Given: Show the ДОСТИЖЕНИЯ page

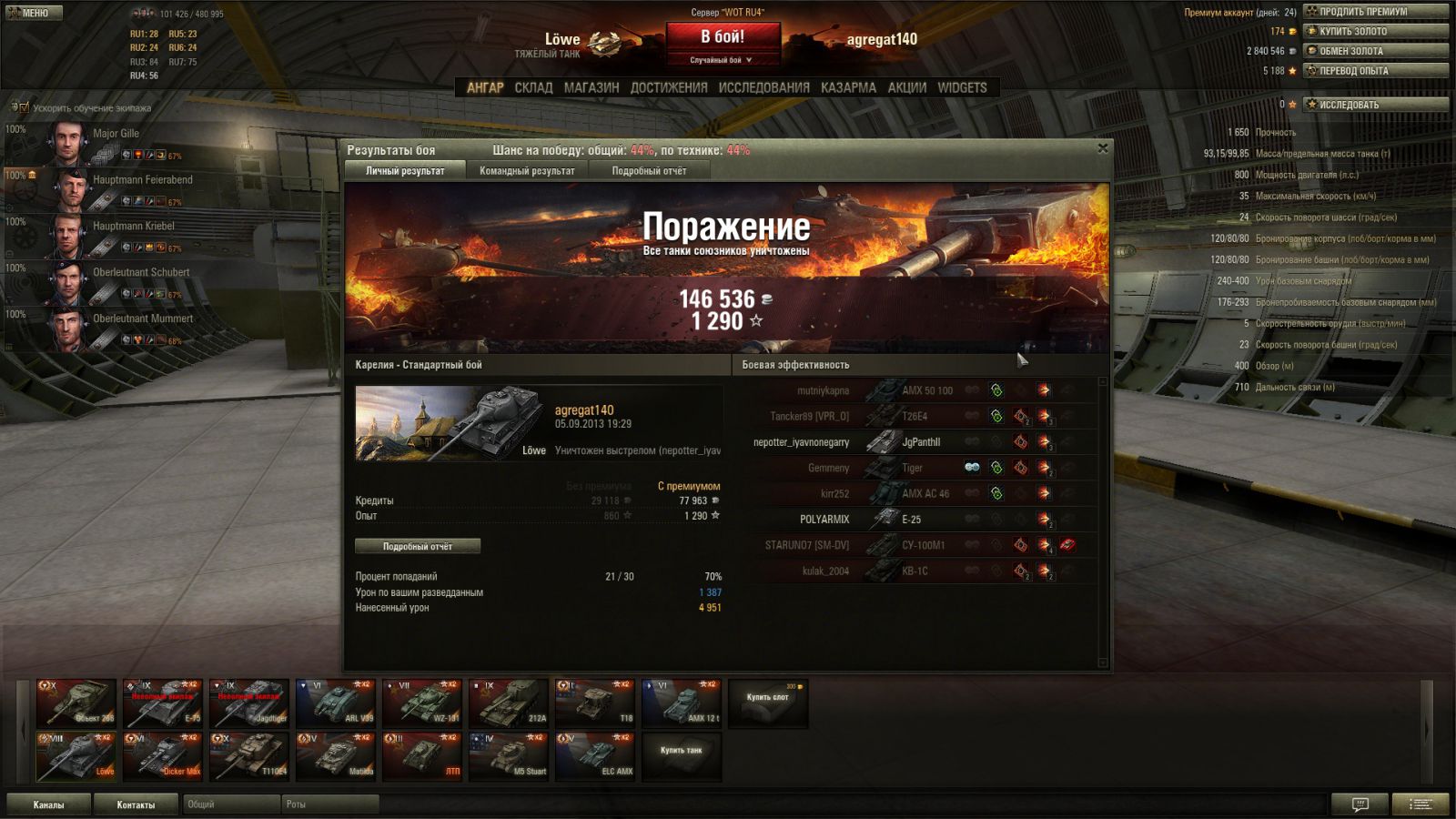Looking at the screenshot, I should pyautogui.click(x=668, y=87).
